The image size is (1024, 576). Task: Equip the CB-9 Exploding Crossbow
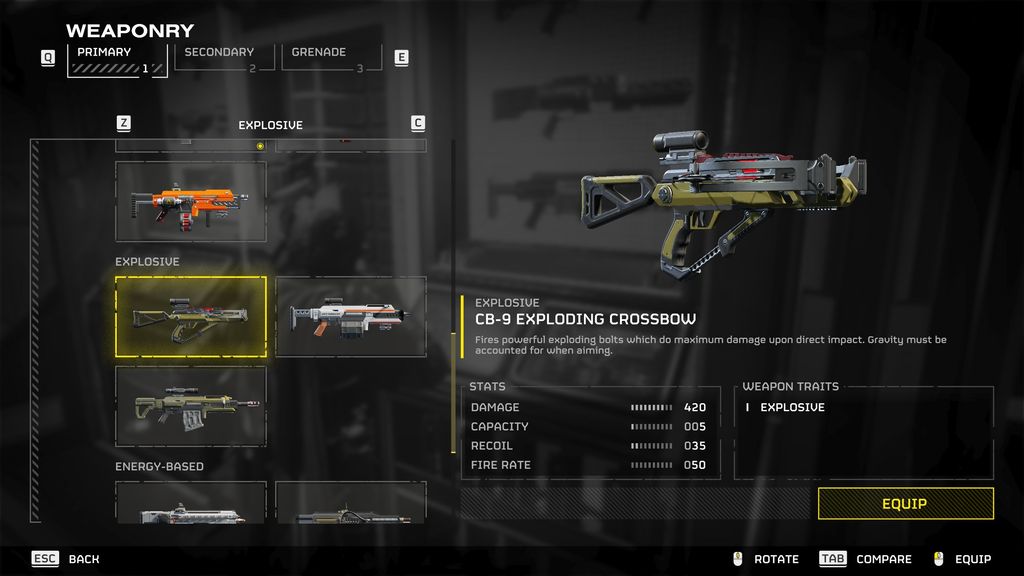pyautogui.click(x=905, y=504)
